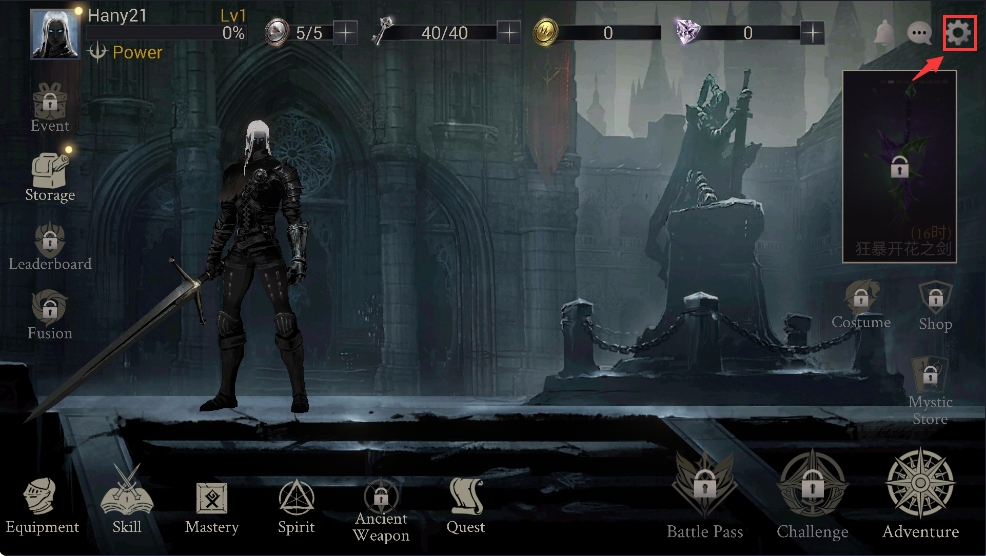Open the Event gift menu
This screenshot has width=986, height=556.
(49, 105)
